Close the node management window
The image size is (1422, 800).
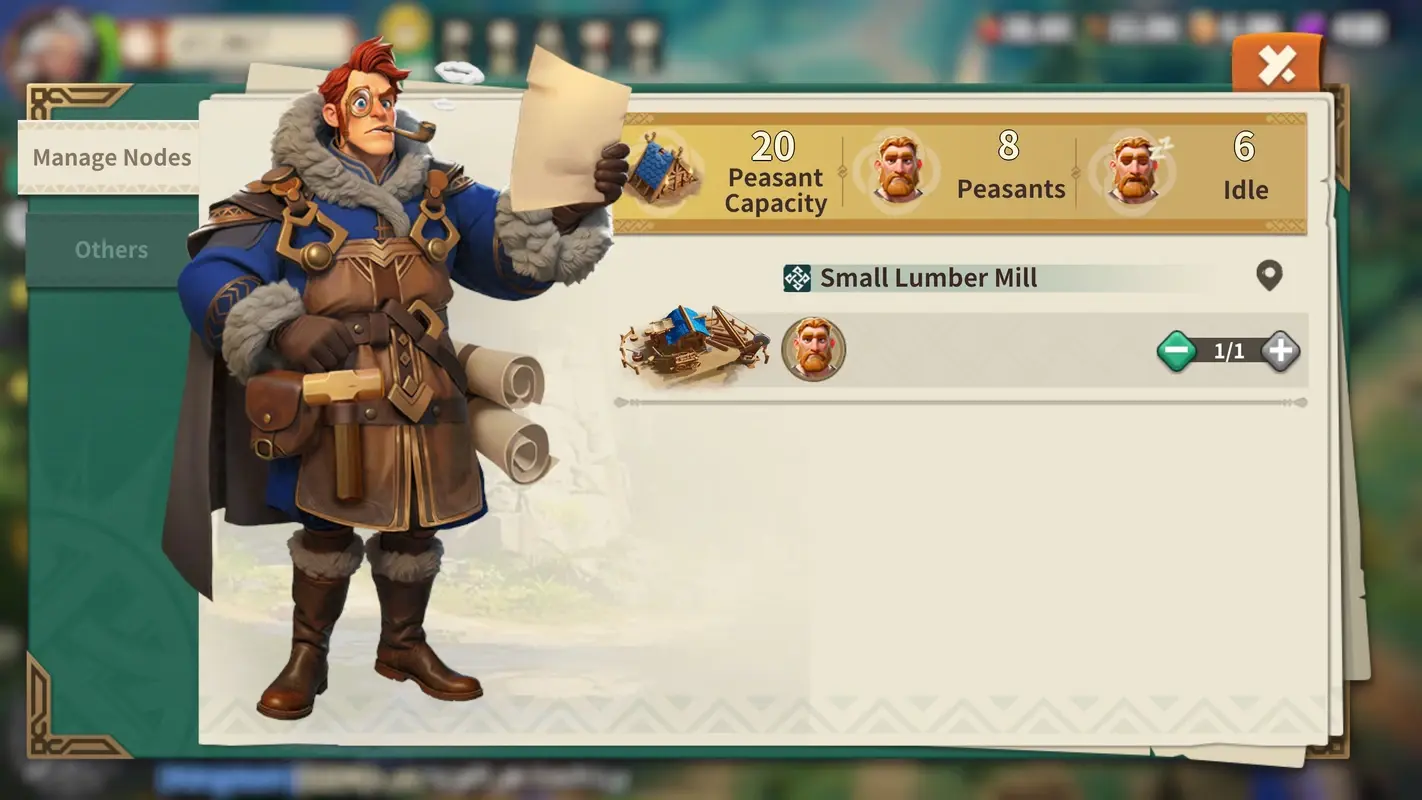coord(1277,63)
